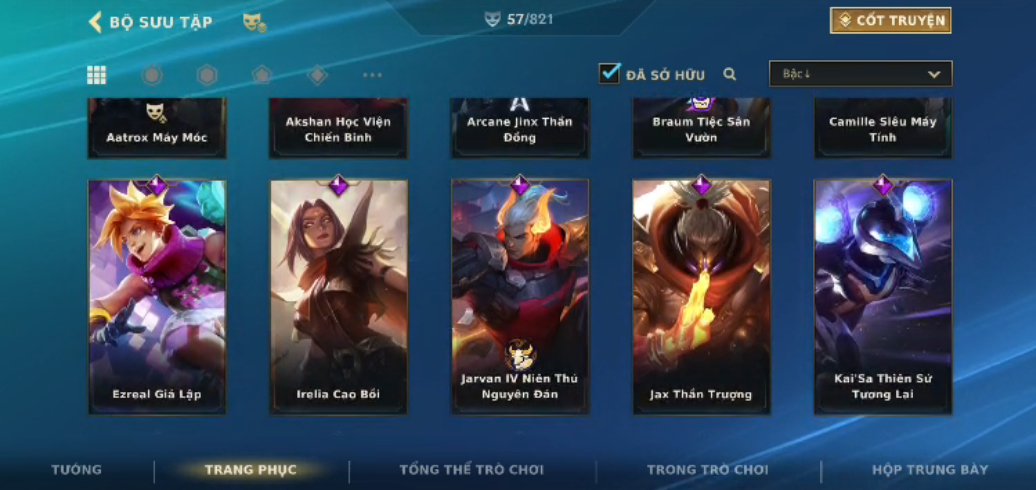Switch to the Tổng Thể Trò Chơi tab

coord(472,470)
